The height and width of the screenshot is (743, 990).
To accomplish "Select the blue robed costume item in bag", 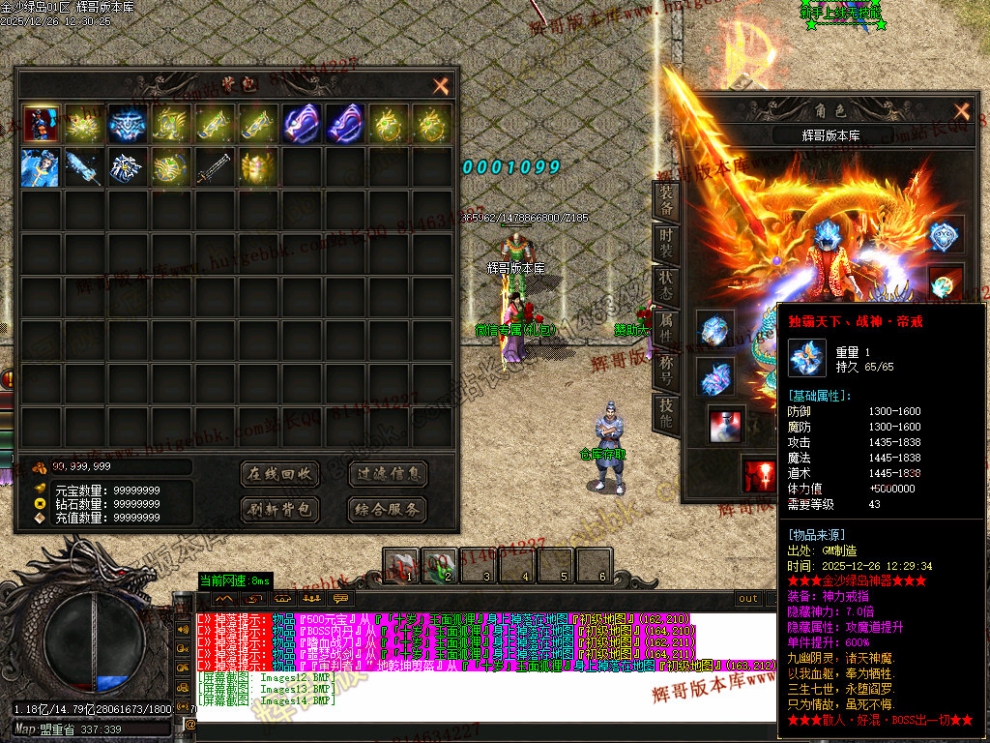I will [x=40, y=167].
